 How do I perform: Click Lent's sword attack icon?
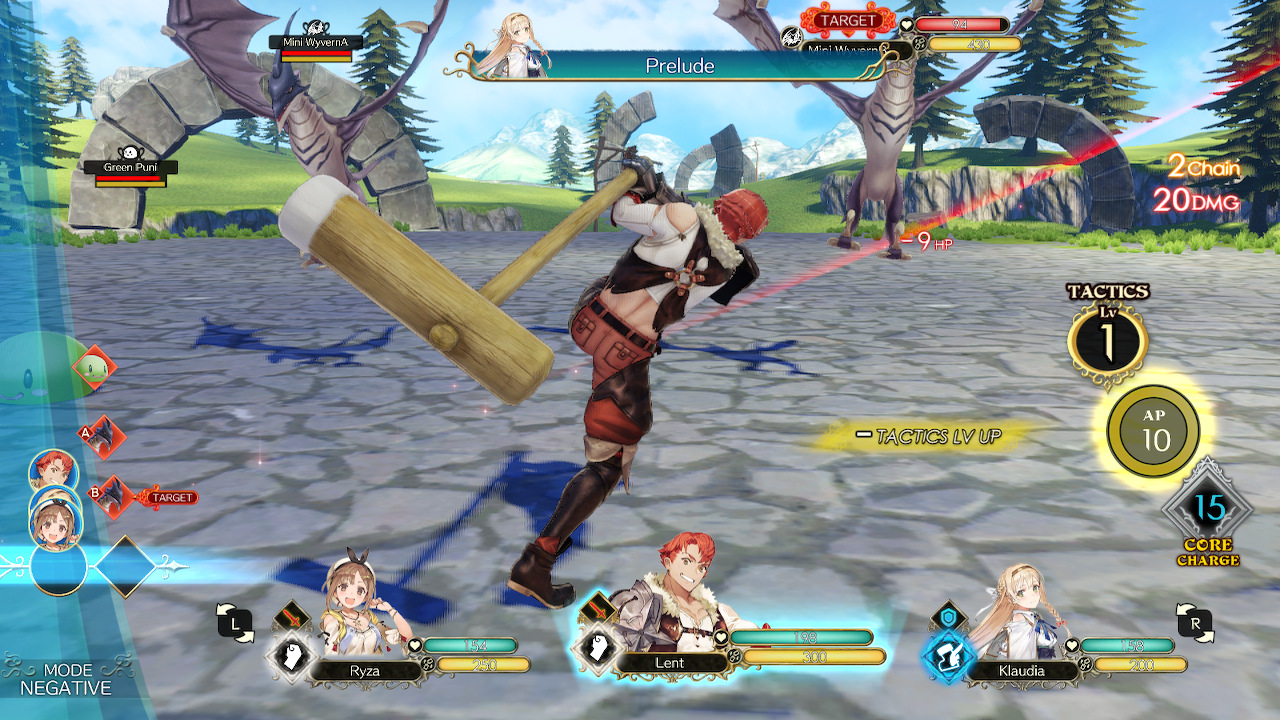(x=600, y=607)
